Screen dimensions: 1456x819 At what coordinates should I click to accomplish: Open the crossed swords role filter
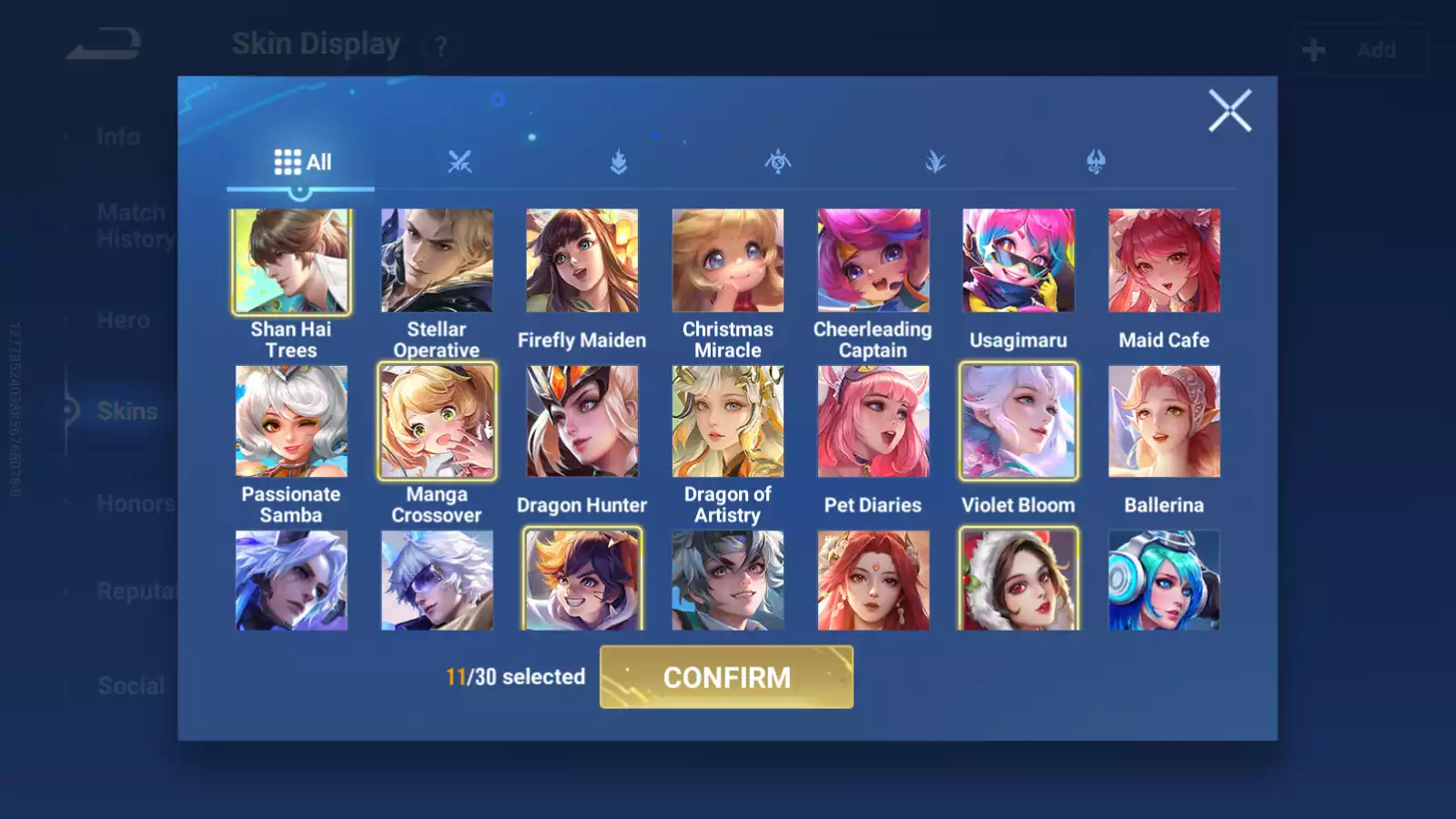click(462, 162)
